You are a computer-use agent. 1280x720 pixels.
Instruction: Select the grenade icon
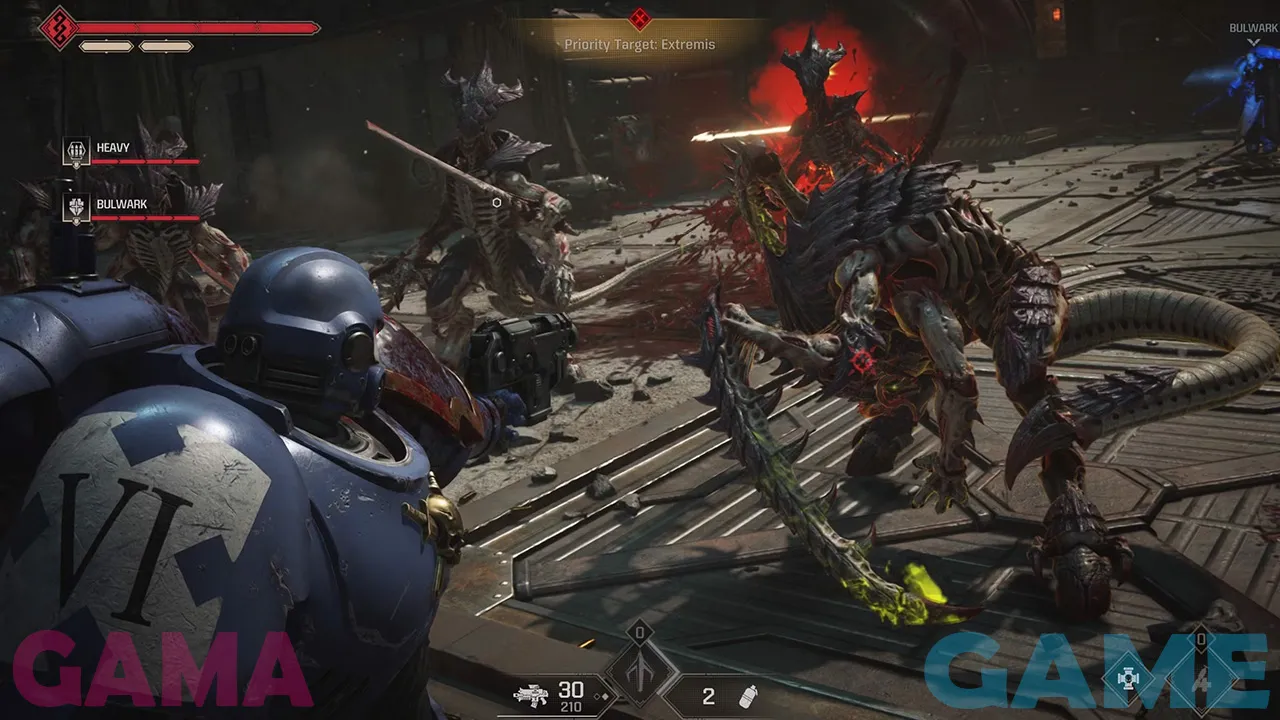click(x=744, y=696)
